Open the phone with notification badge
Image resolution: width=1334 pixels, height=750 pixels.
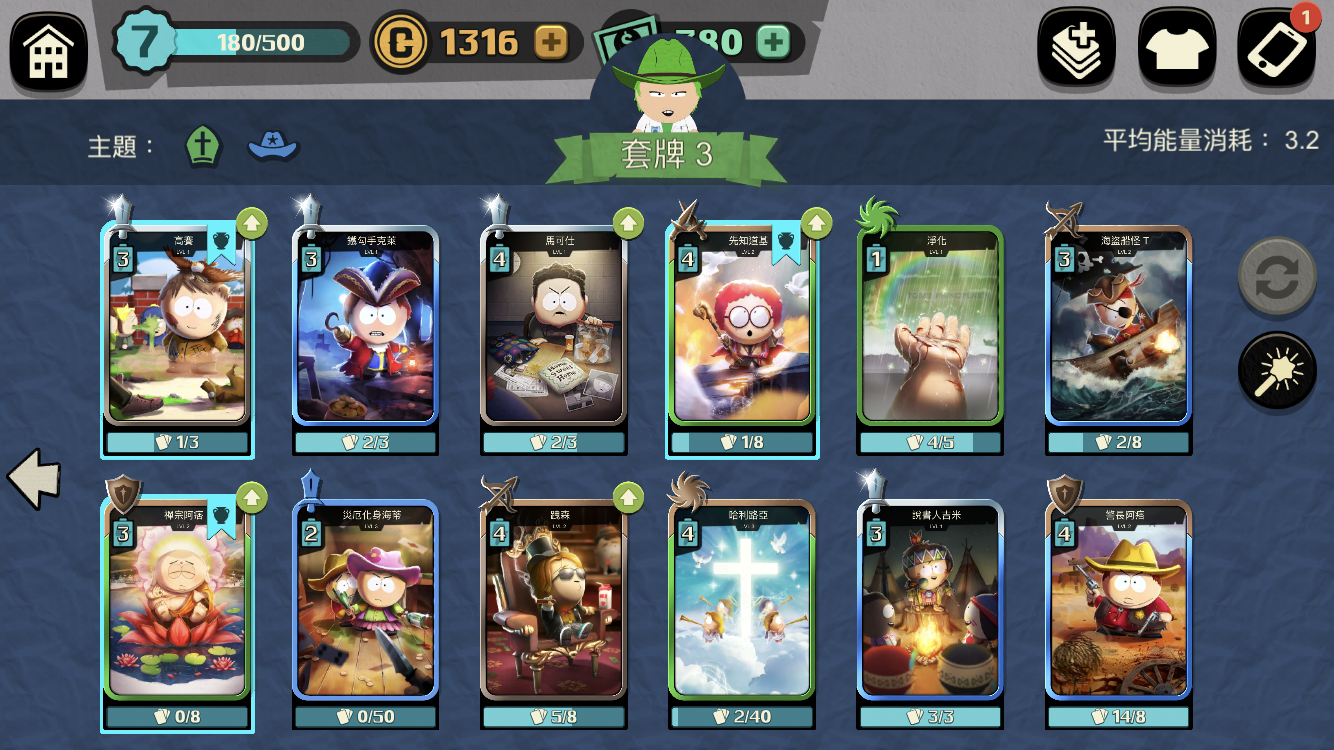(x=1277, y=47)
